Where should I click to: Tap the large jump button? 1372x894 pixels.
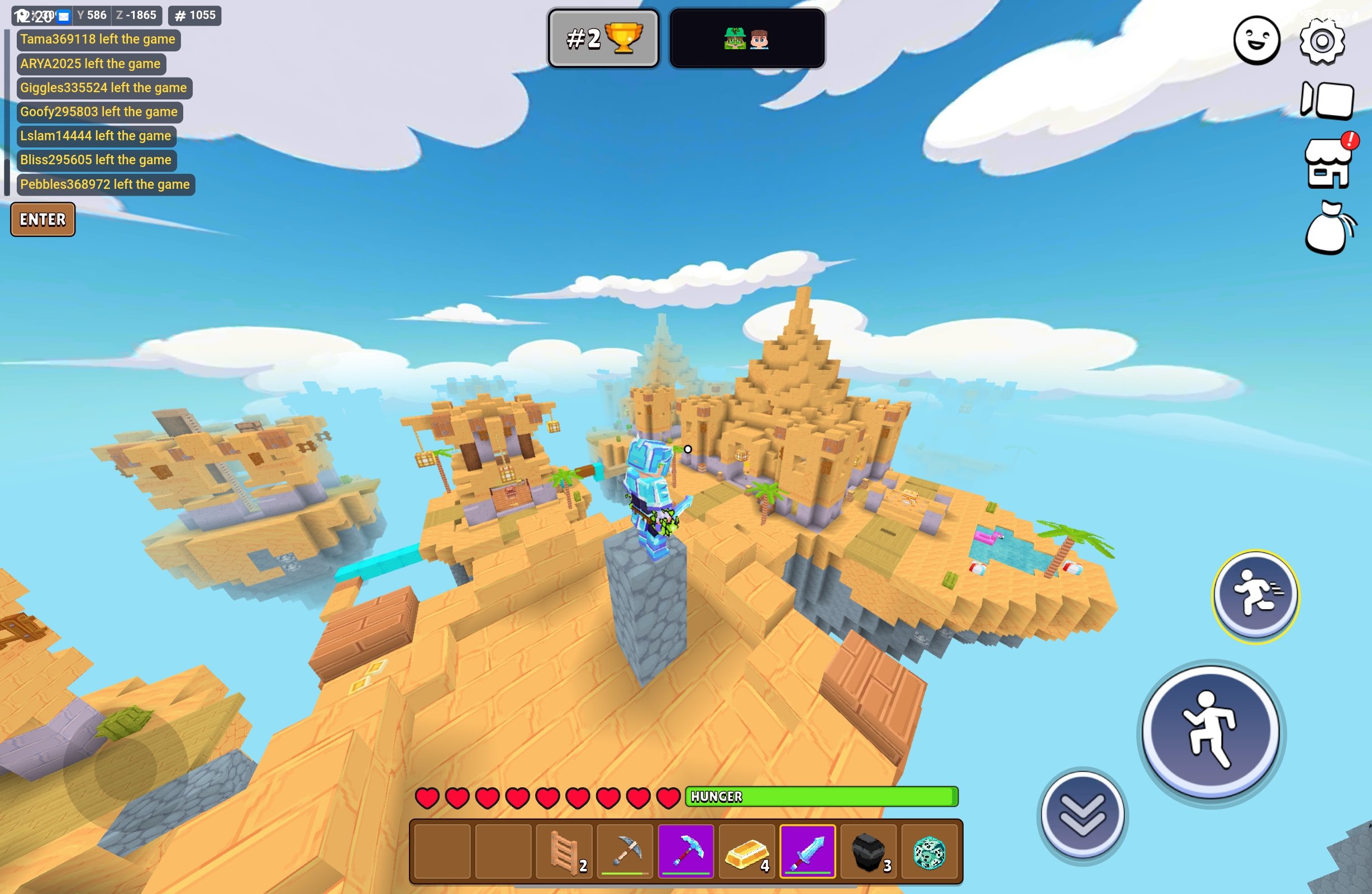tap(1211, 731)
